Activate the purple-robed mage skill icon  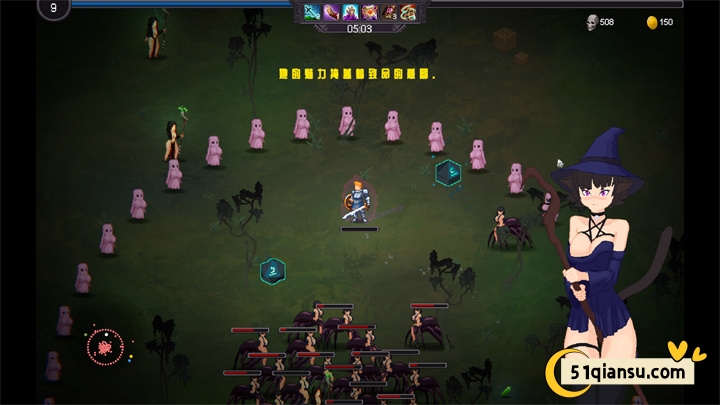point(350,12)
